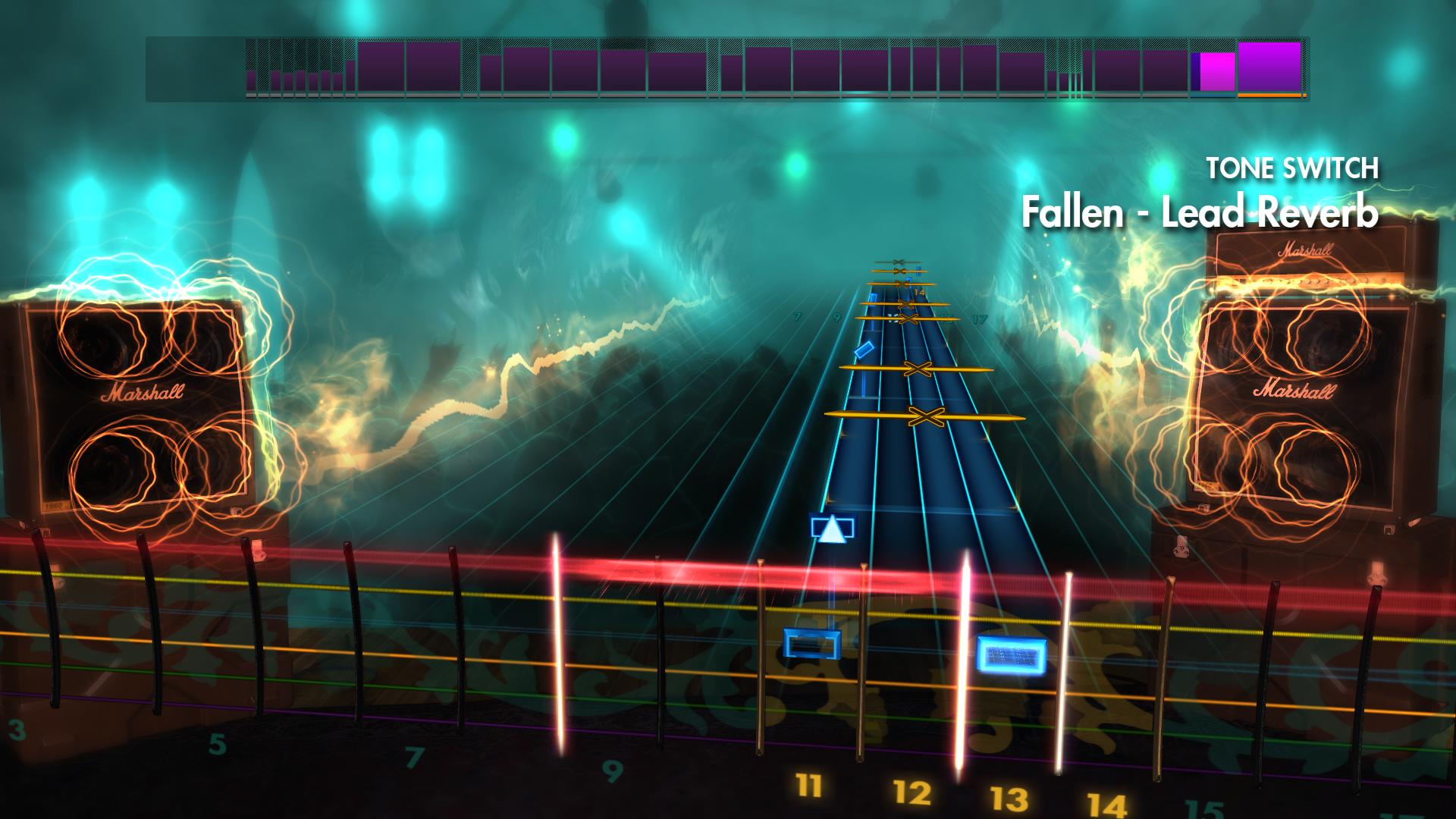Click the bowtie-shaped mute marker at the horizon
This screenshot has height=819, width=1456.
pos(899,262)
